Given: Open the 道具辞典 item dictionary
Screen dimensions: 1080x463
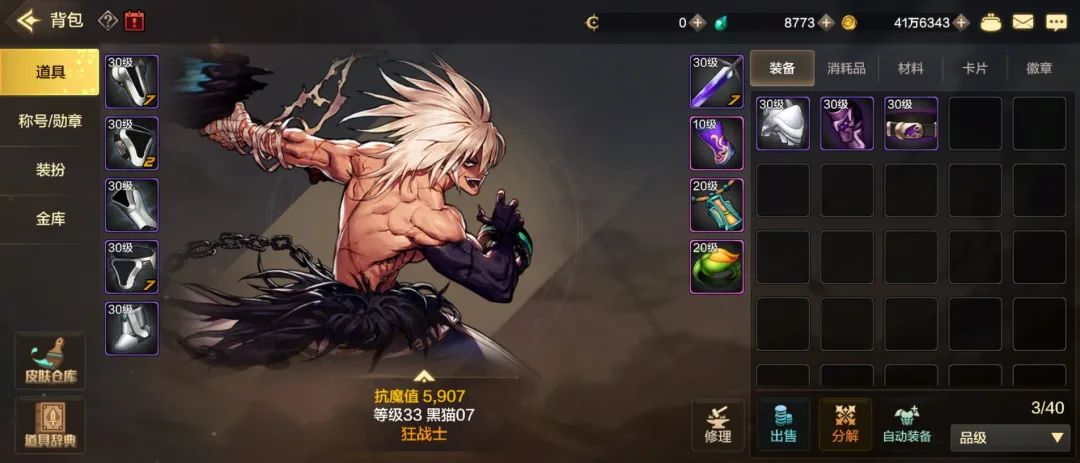Looking at the screenshot, I should click(50, 424).
